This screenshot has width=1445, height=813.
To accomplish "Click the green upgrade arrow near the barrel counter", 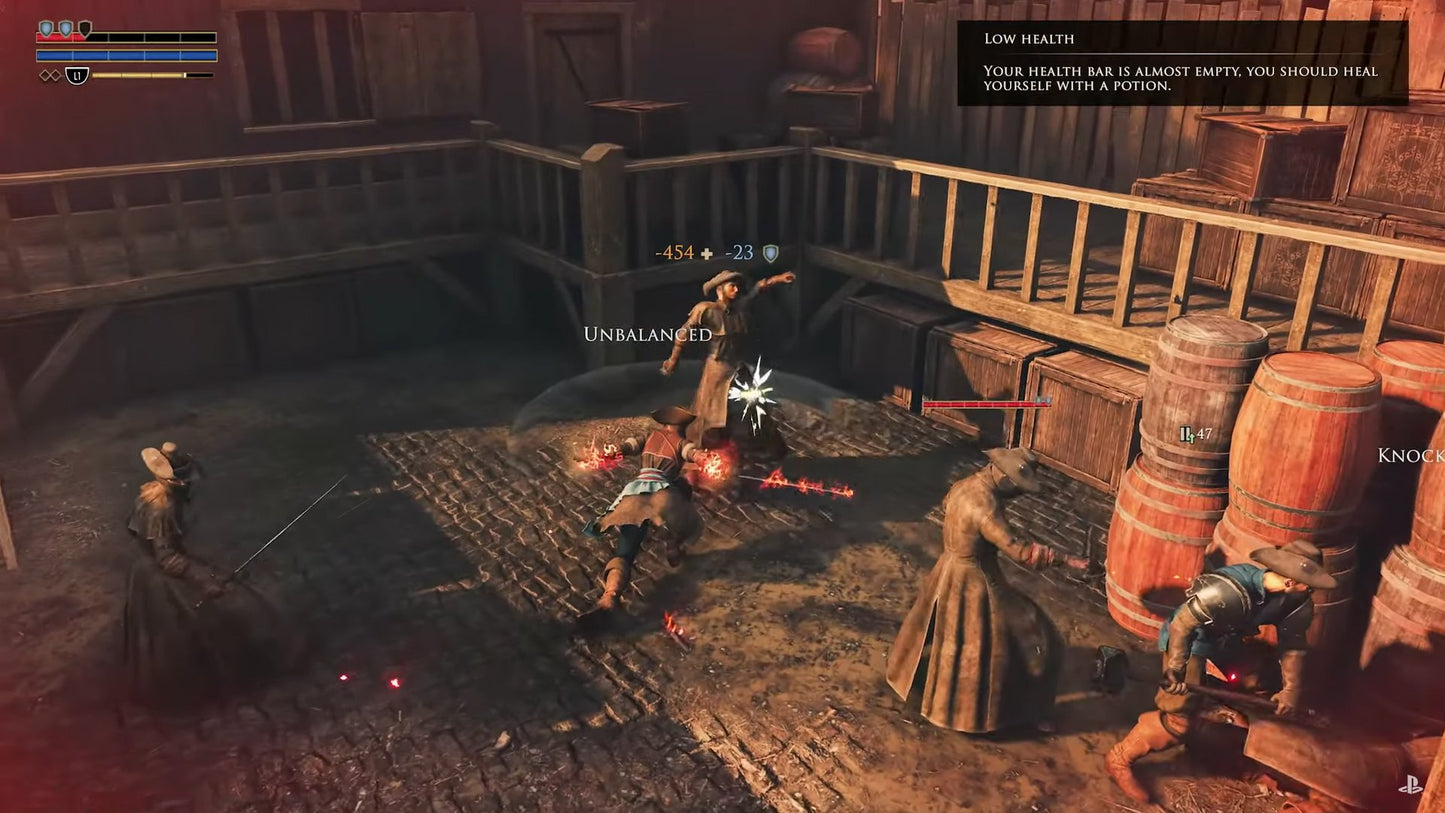I will point(1192,437).
